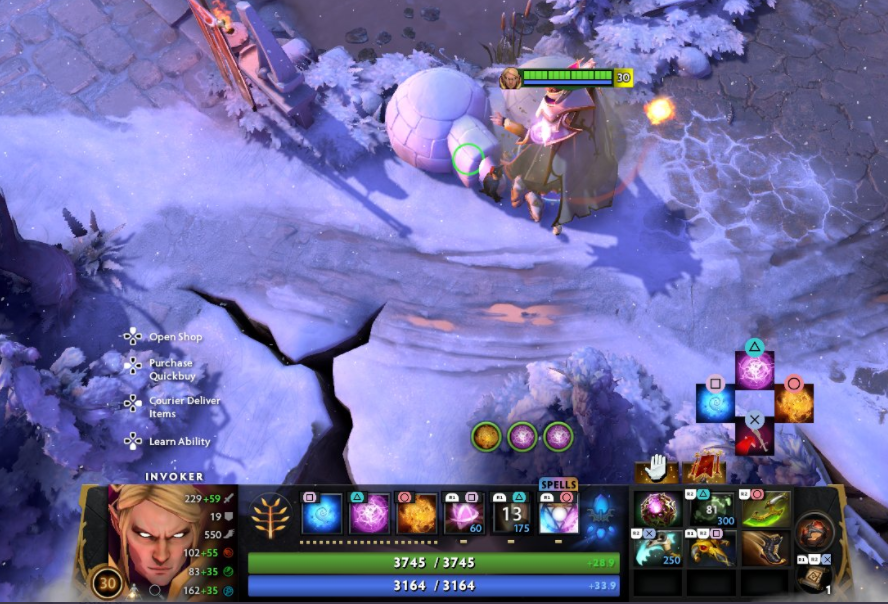The height and width of the screenshot is (604, 888).
Task: Select the golden gauntlet item slot
Action: point(712,548)
